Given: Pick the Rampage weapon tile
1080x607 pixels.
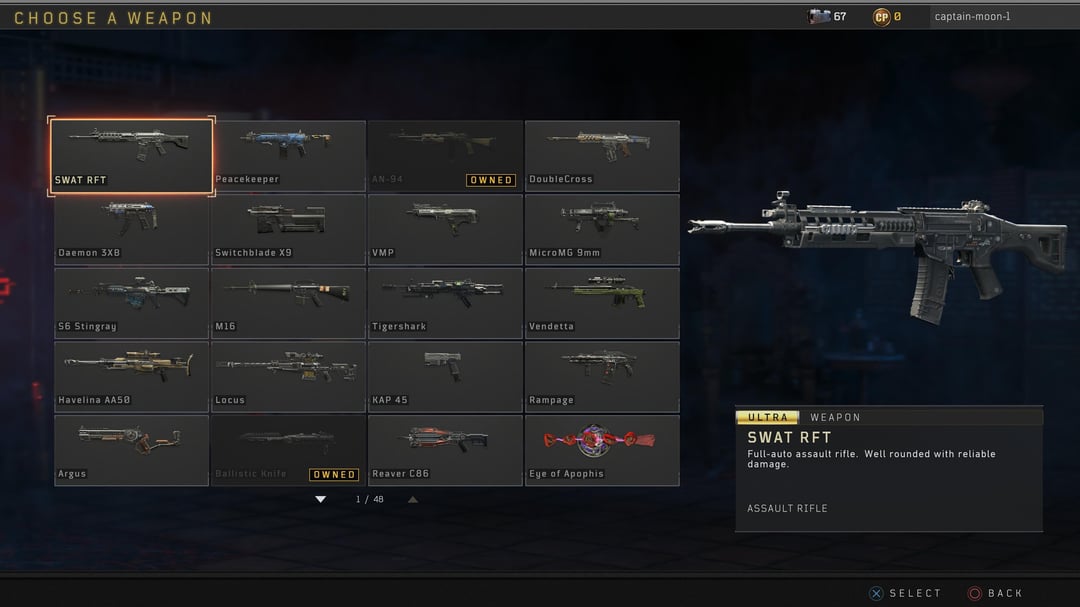Looking at the screenshot, I should pos(602,377).
